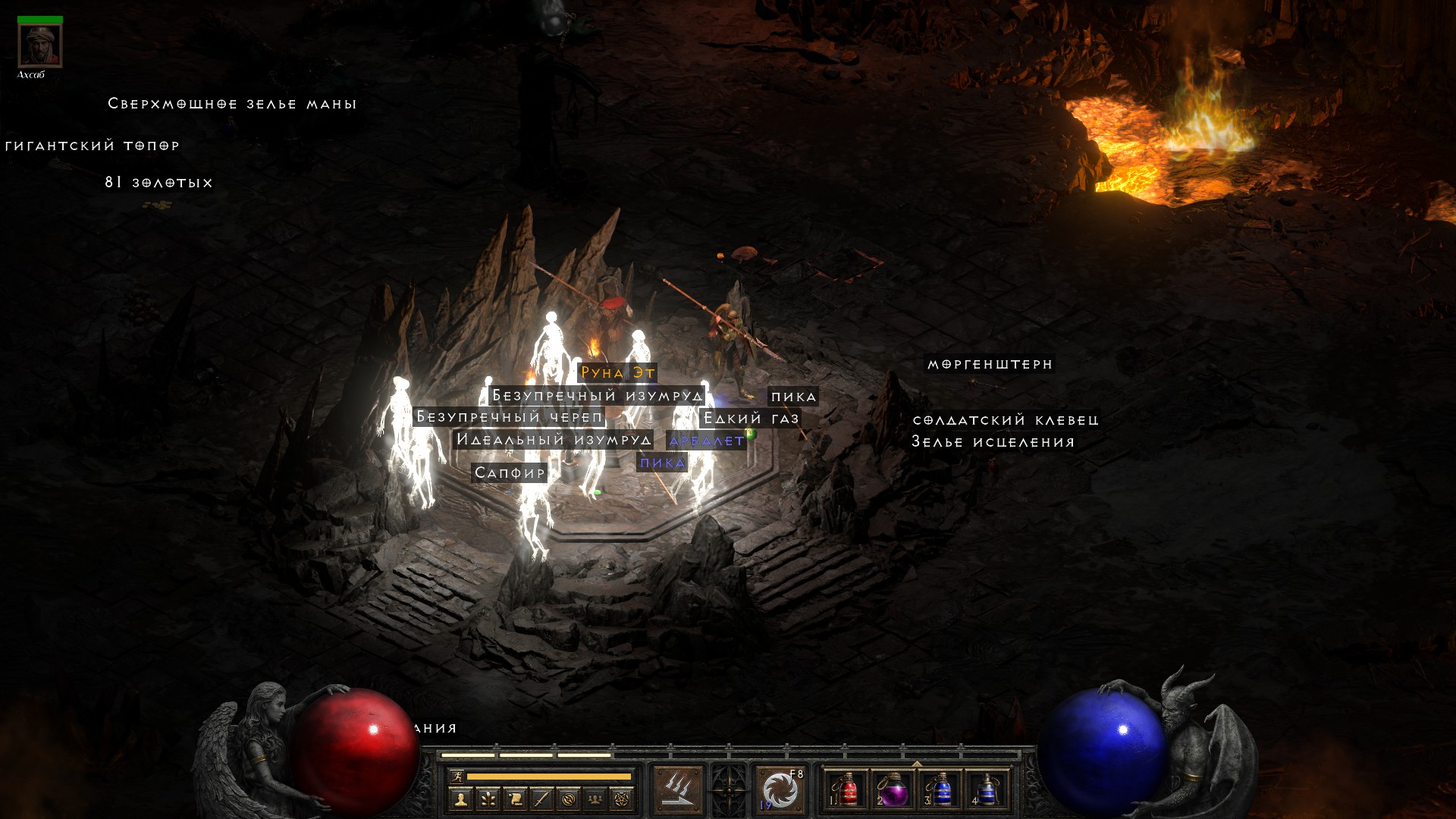Image resolution: width=1456 pixels, height=819 pixels.
Task: Open the character screen bust icon
Action: [460, 799]
